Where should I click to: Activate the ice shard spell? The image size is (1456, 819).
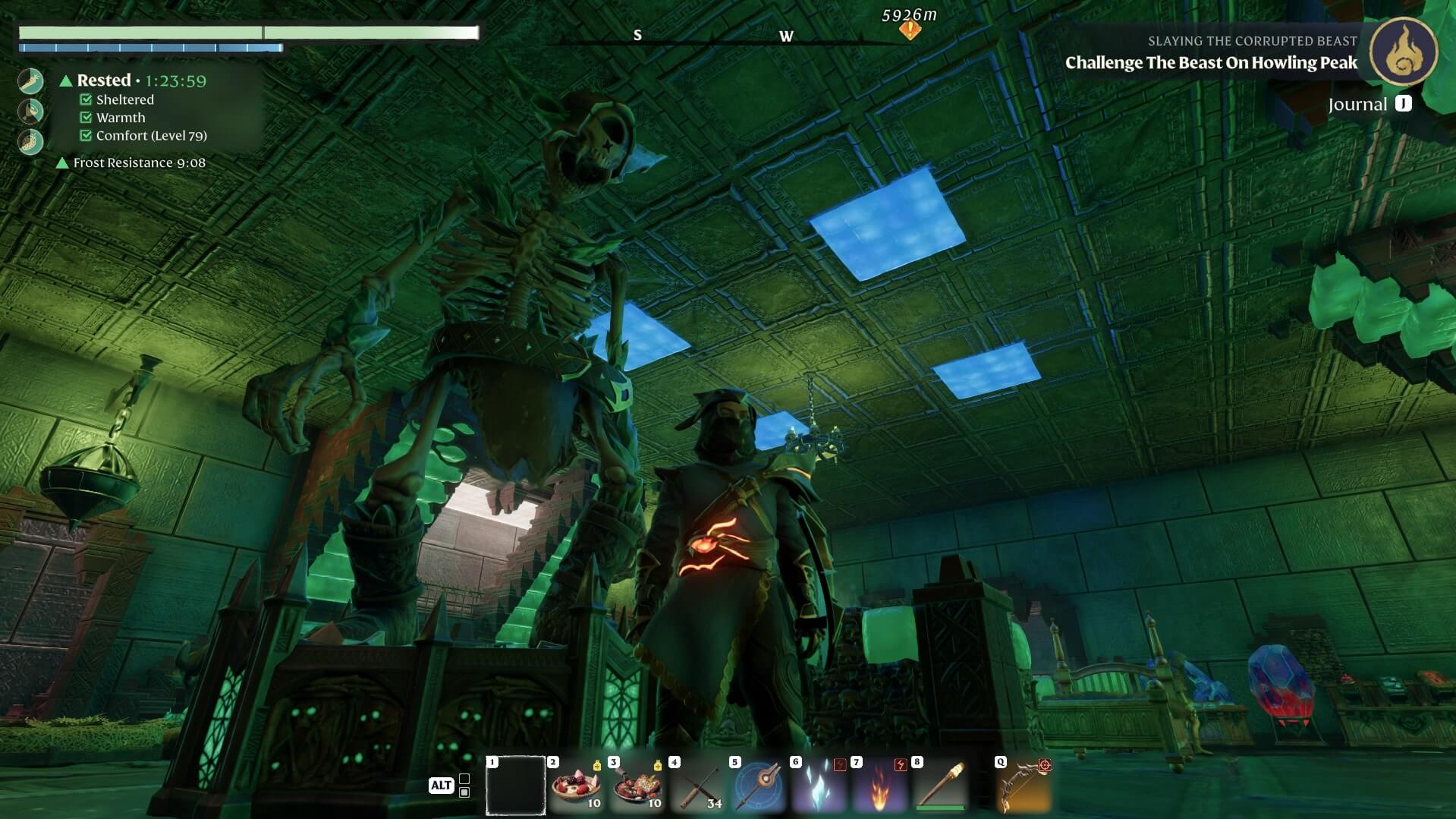[x=819, y=786]
